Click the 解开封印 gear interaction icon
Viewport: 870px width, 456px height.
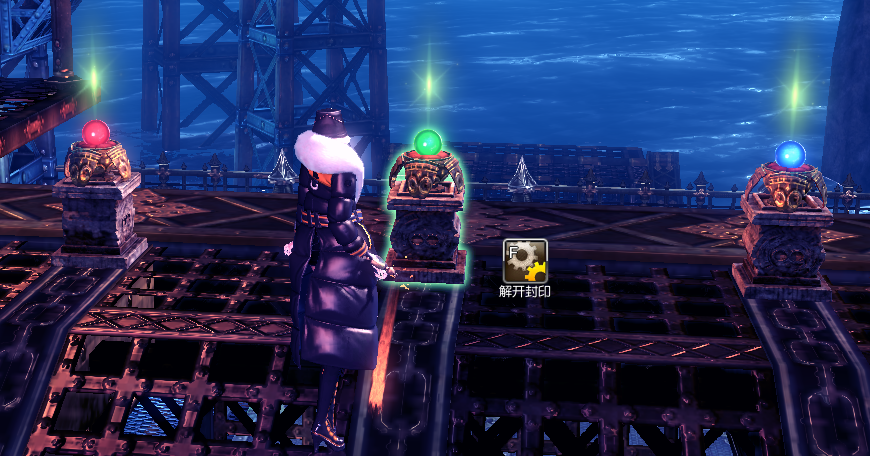click(524, 261)
